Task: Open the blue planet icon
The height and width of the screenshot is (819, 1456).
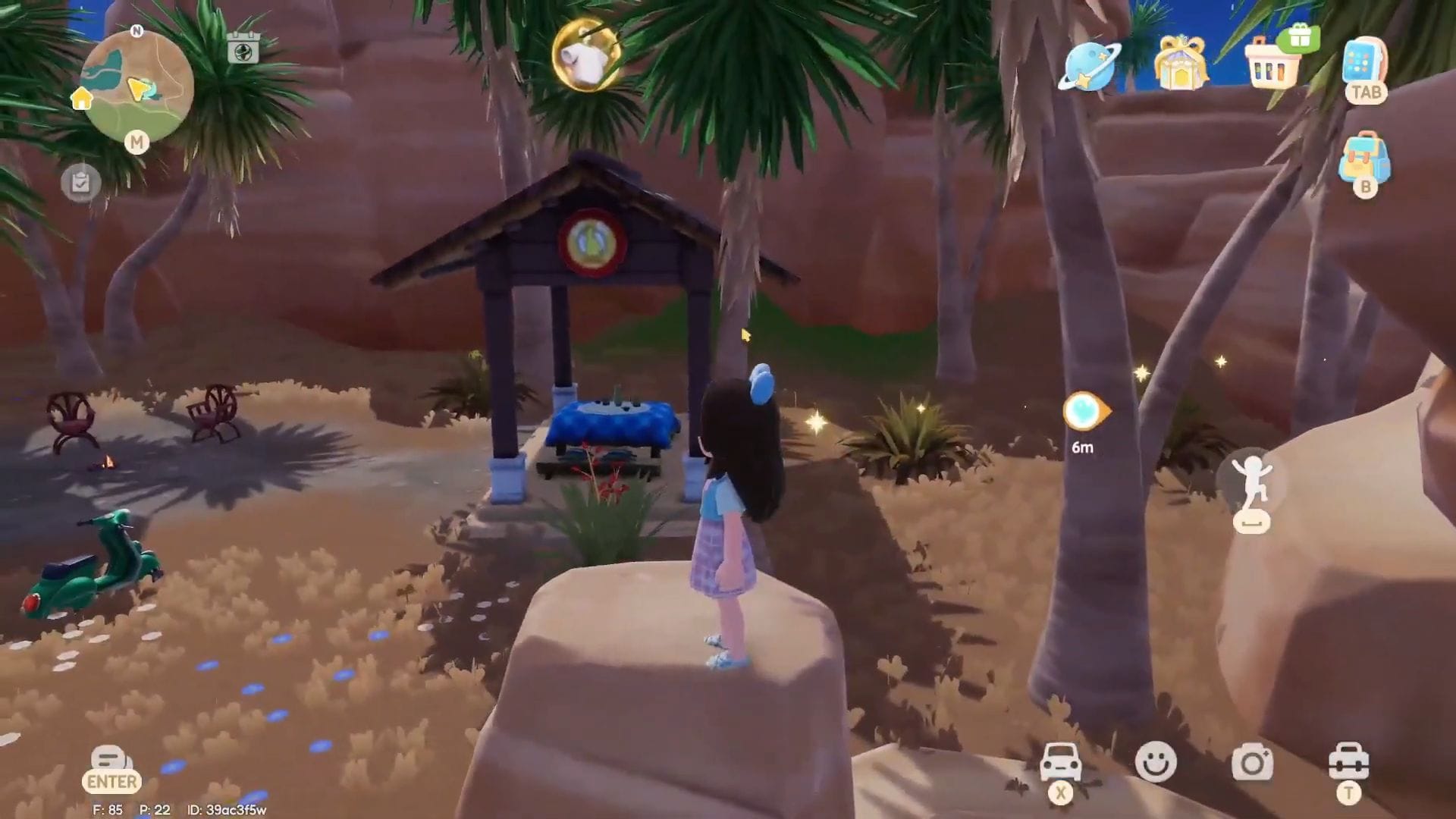Action: 1088,66
